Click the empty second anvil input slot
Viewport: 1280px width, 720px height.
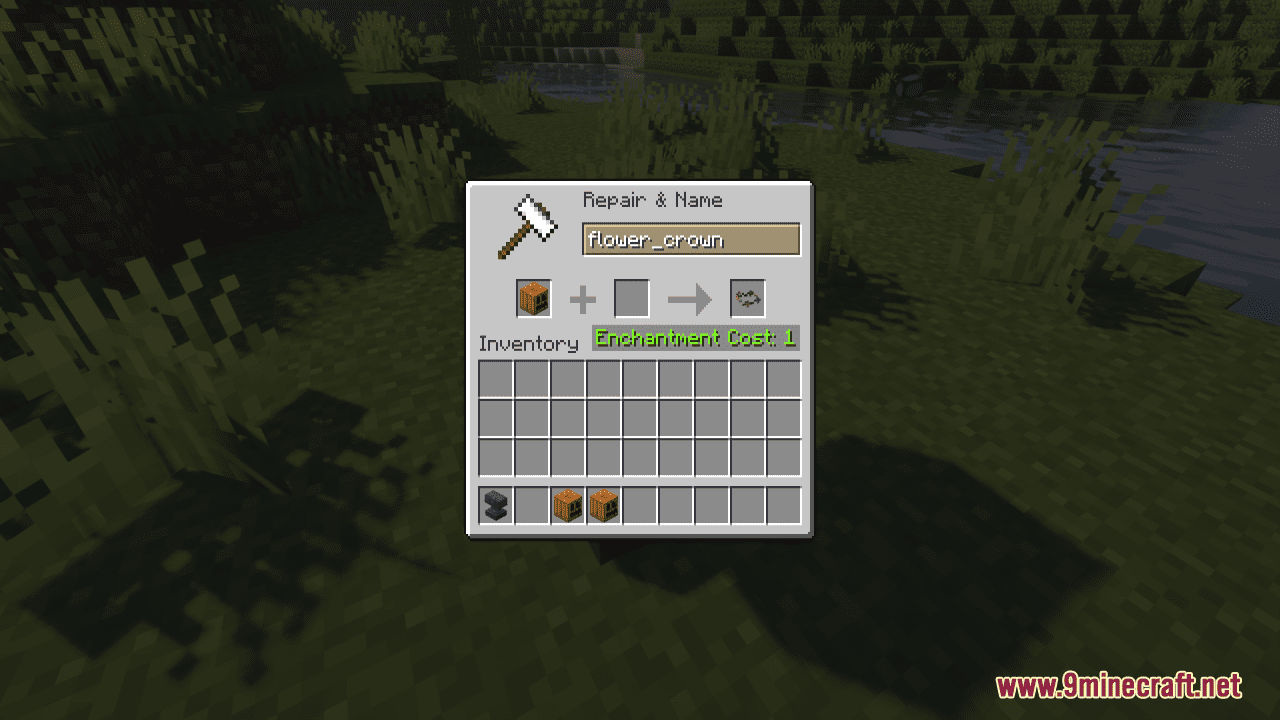631,298
